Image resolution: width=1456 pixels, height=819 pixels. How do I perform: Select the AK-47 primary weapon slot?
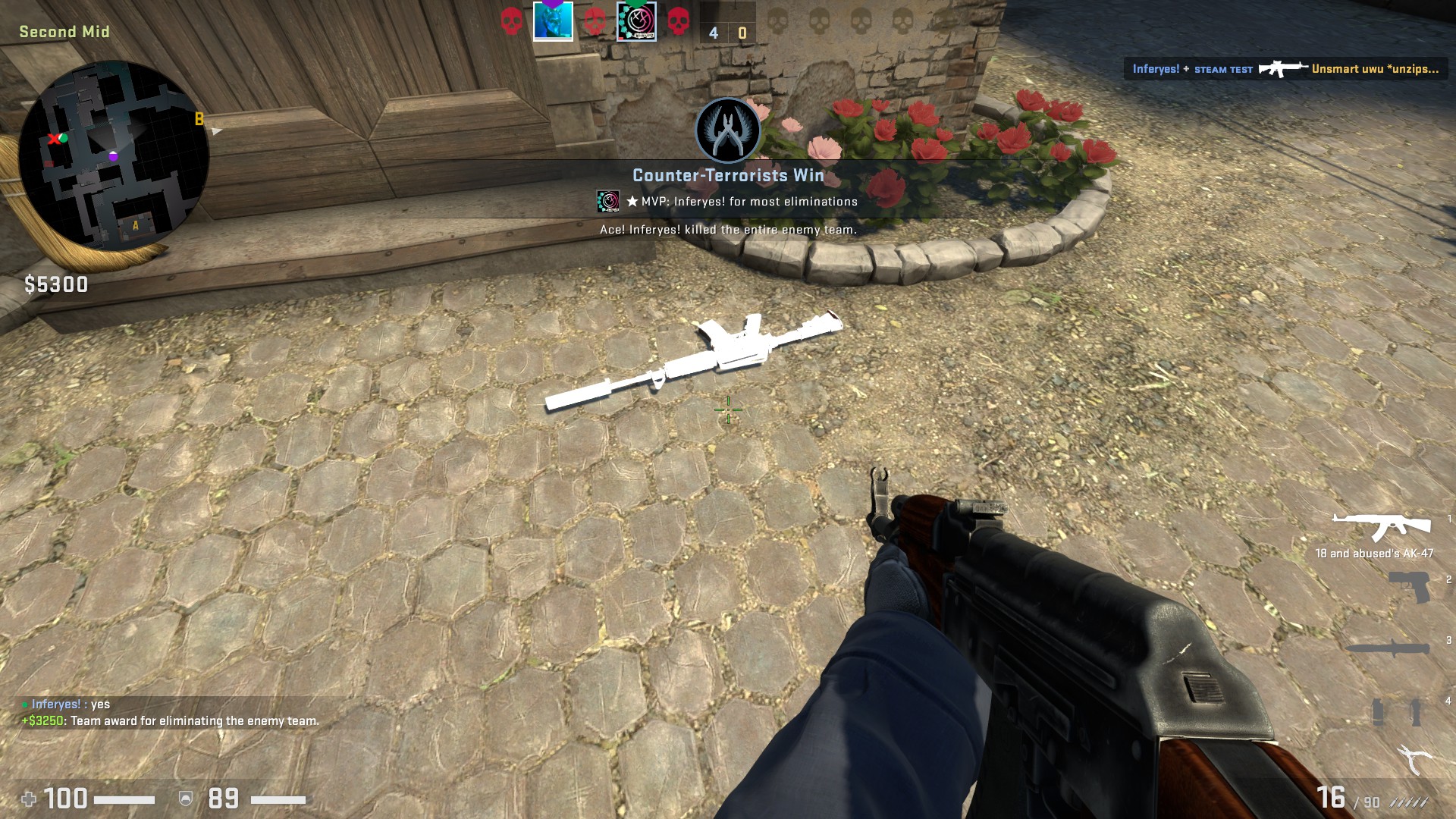click(x=1381, y=527)
